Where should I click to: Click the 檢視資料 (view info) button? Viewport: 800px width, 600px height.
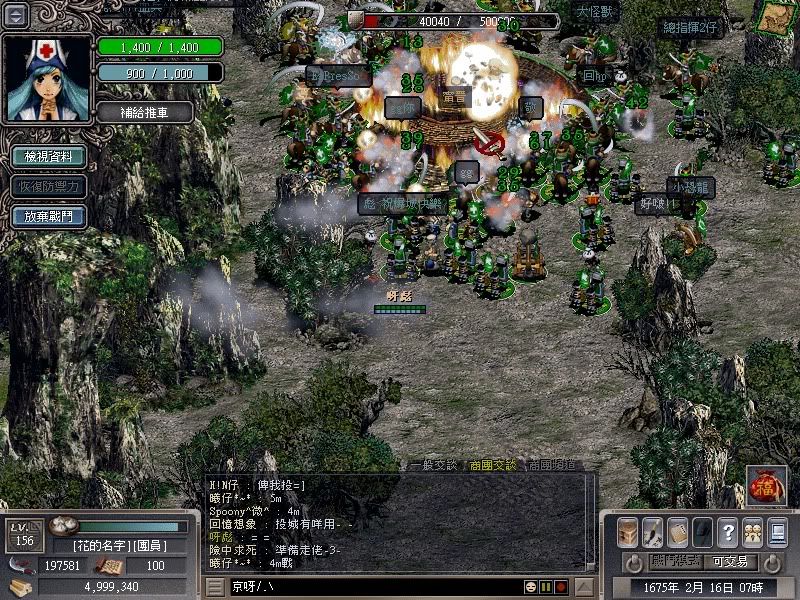coord(48,157)
